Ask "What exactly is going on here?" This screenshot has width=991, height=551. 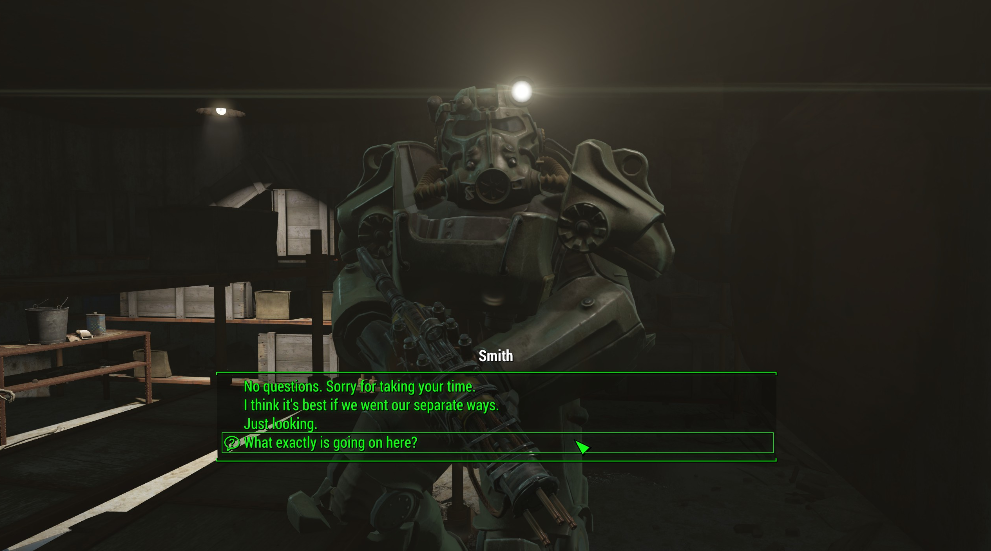click(x=331, y=443)
